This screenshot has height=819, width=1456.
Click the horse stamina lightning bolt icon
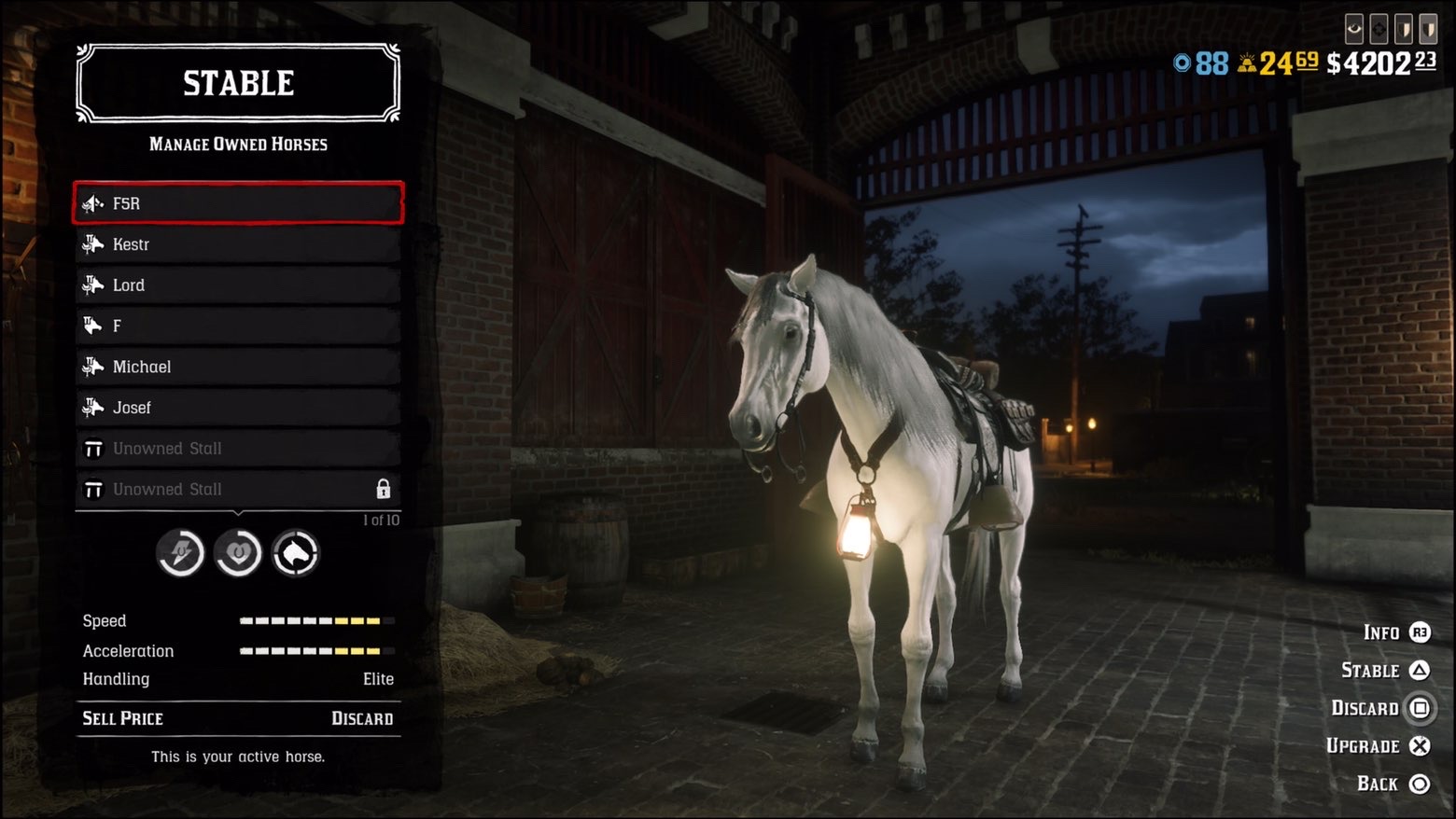tap(180, 554)
